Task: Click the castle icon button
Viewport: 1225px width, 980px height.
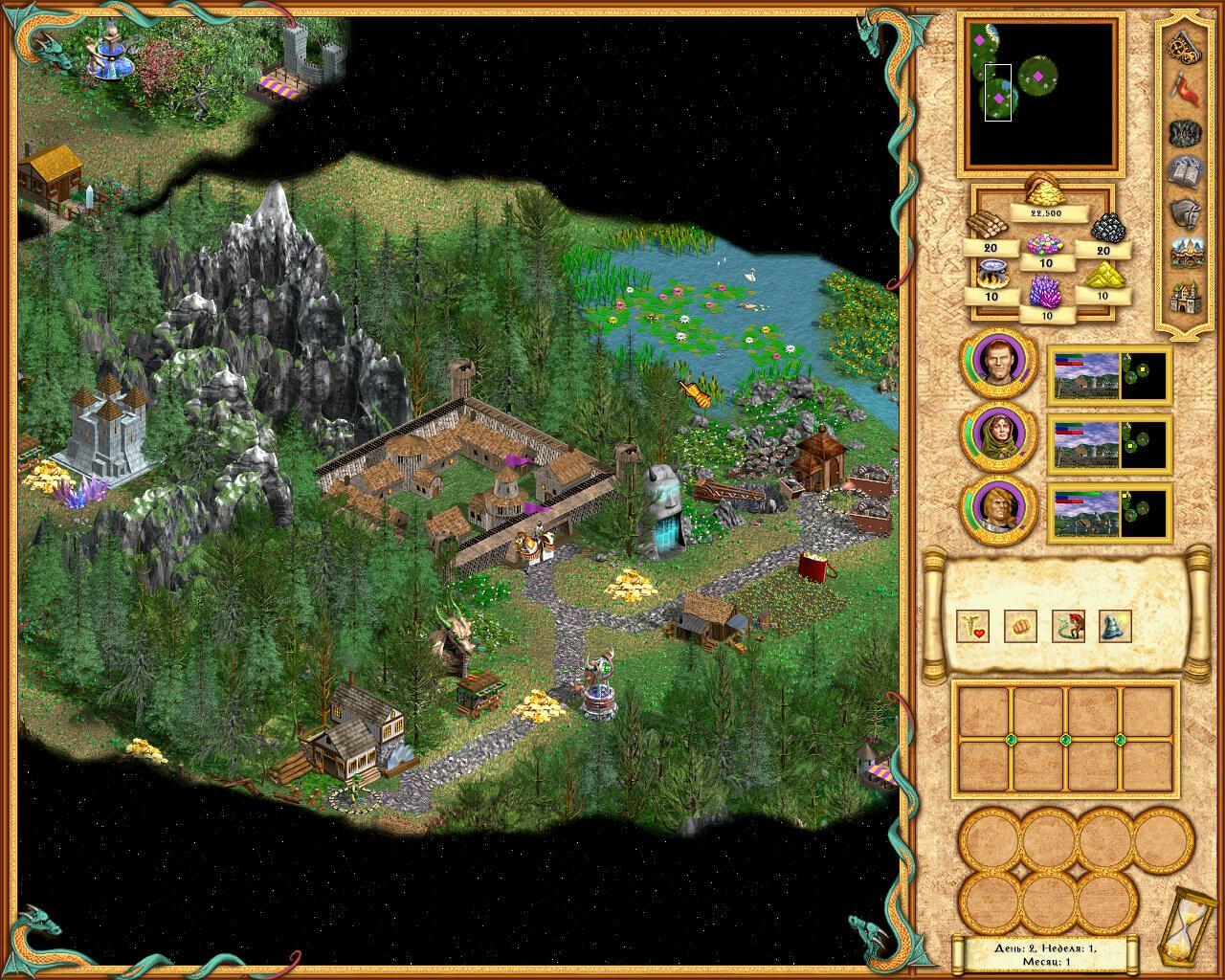Action: coord(1187,298)
